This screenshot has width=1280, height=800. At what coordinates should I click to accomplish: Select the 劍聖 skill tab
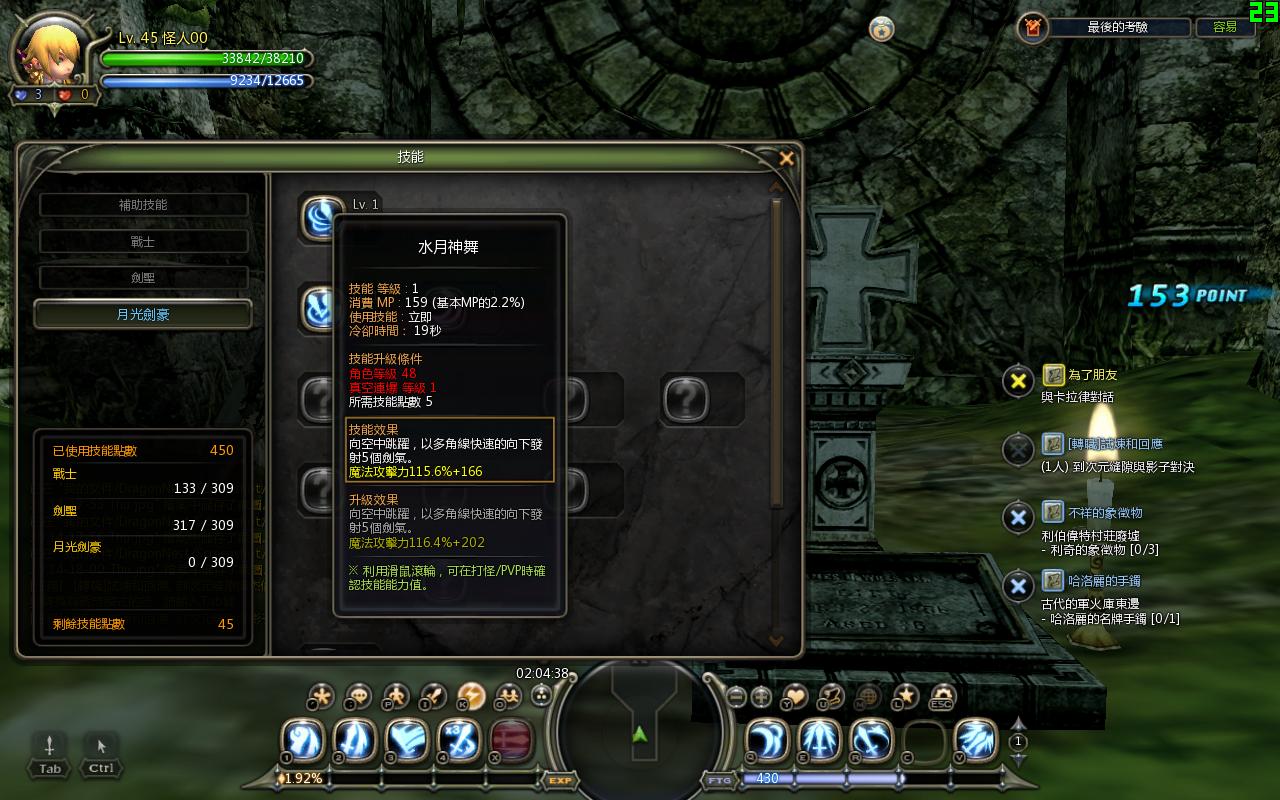click(x=143, y=278)
